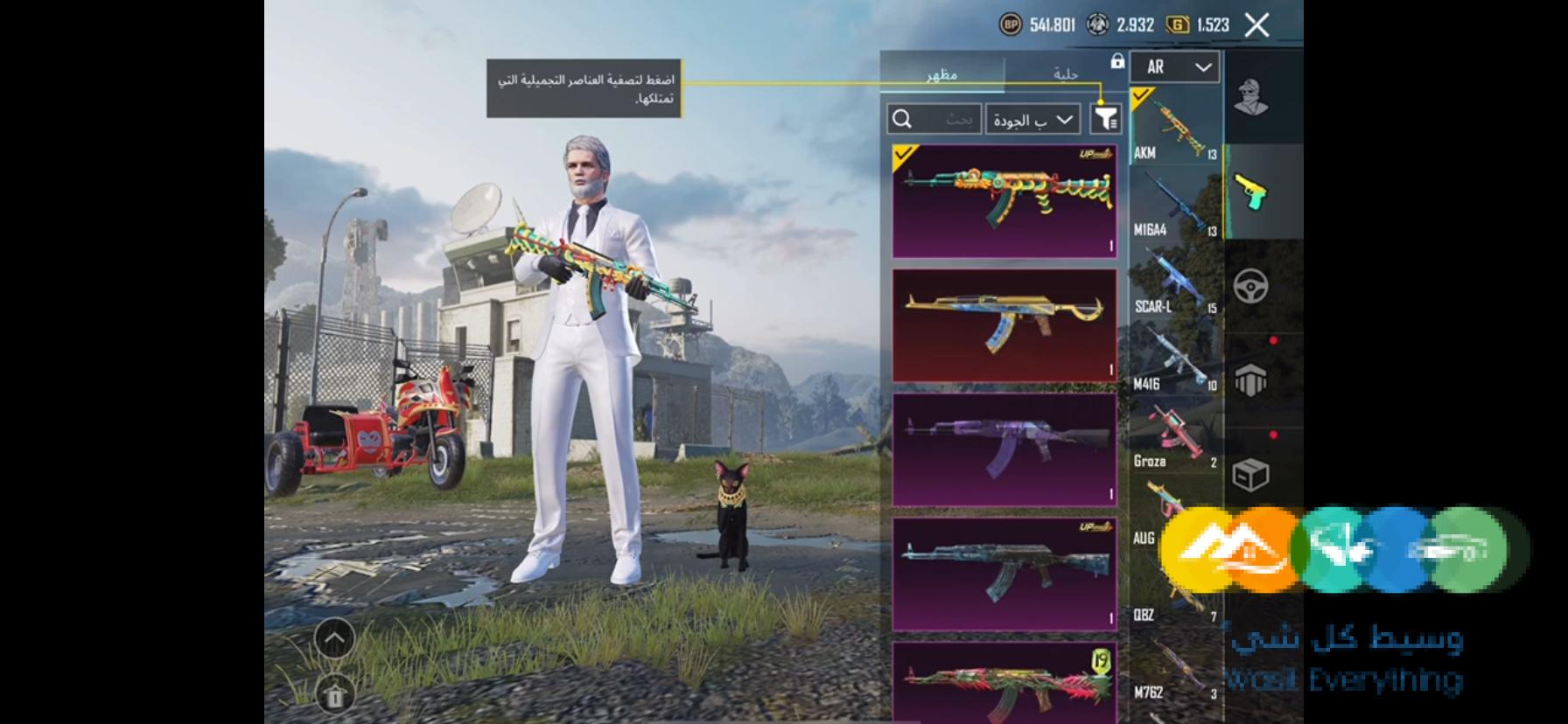
Task: Open the vehicle skins steering wheel icon
Action: (x=1251, y=286)
